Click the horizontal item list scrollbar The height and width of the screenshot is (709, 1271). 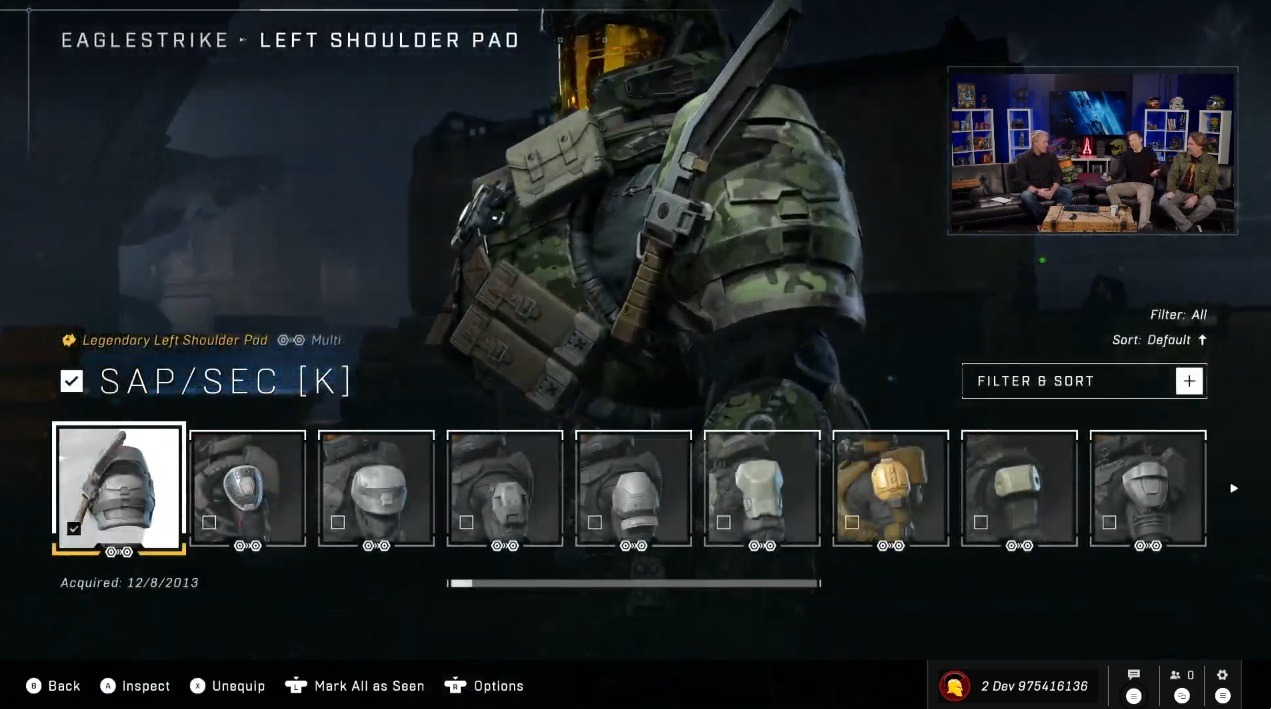634,583
